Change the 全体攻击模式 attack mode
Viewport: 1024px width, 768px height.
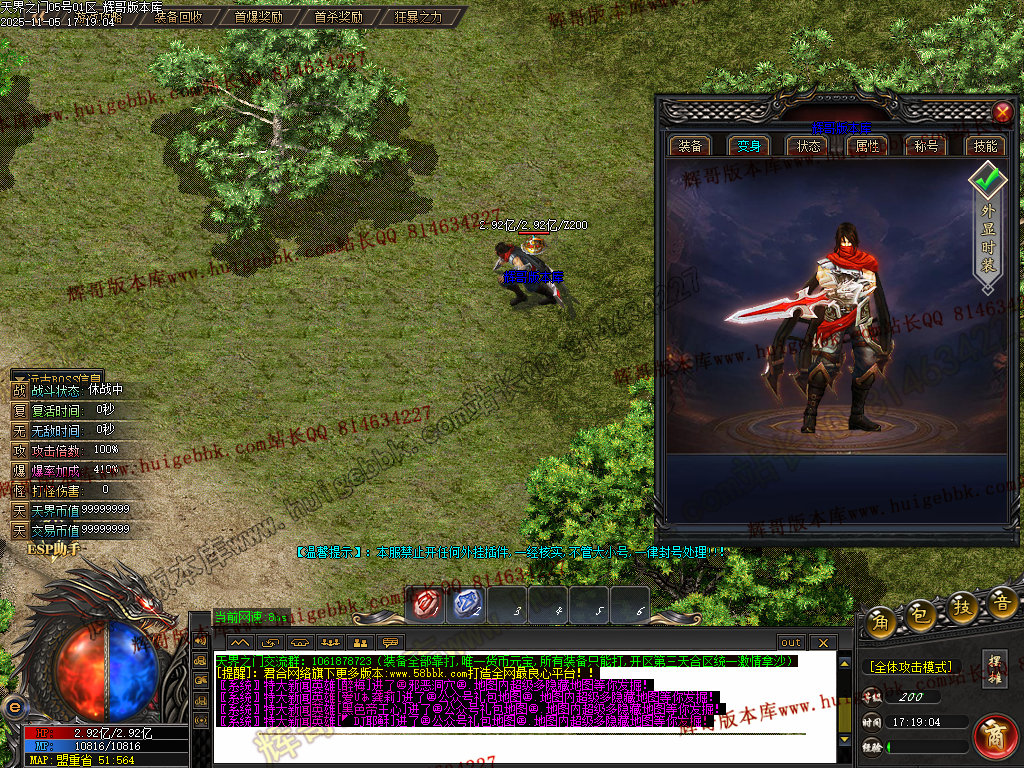(909, 666)
